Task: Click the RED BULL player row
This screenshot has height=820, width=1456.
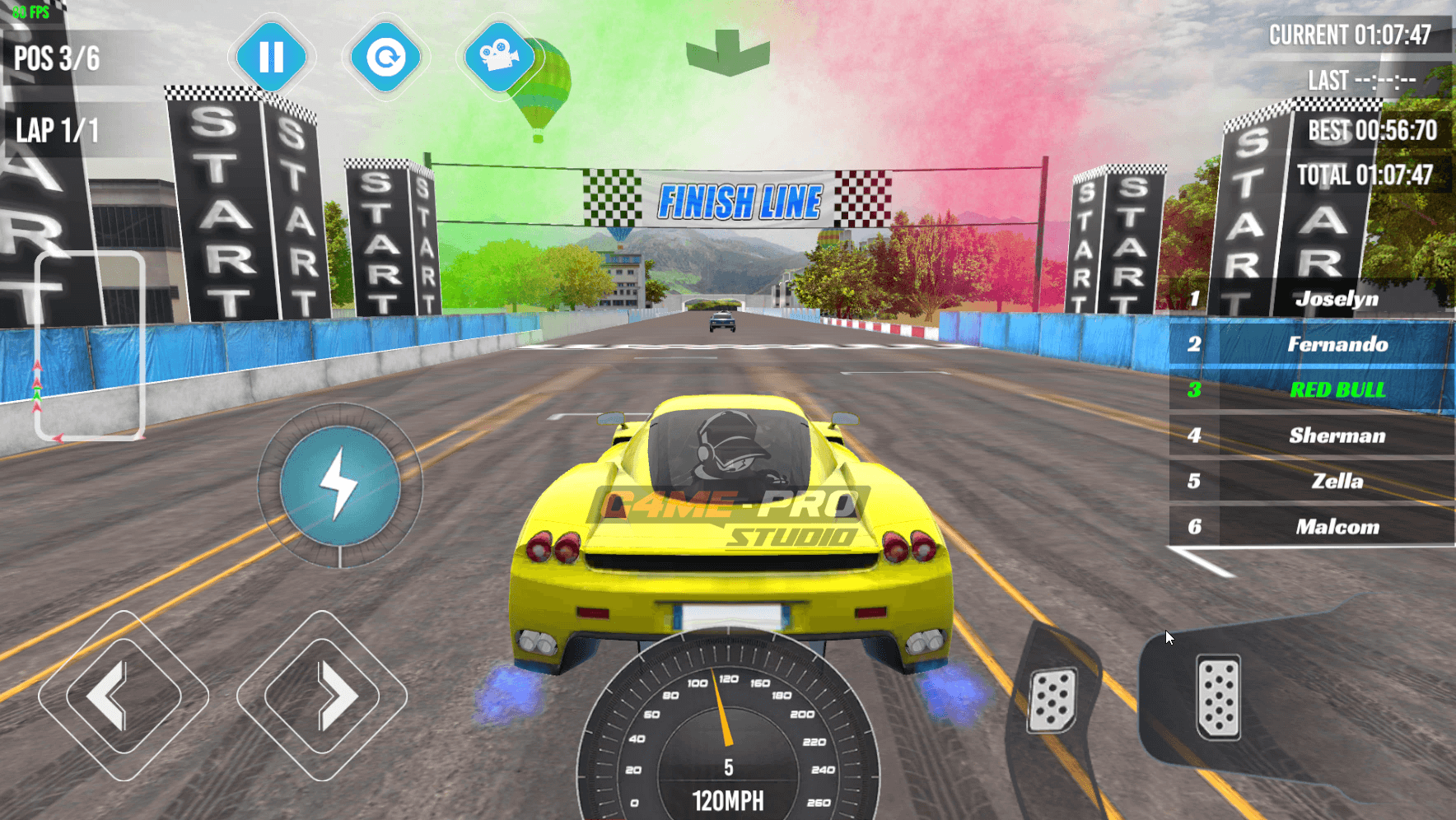Action: [x=1311, y=390]
